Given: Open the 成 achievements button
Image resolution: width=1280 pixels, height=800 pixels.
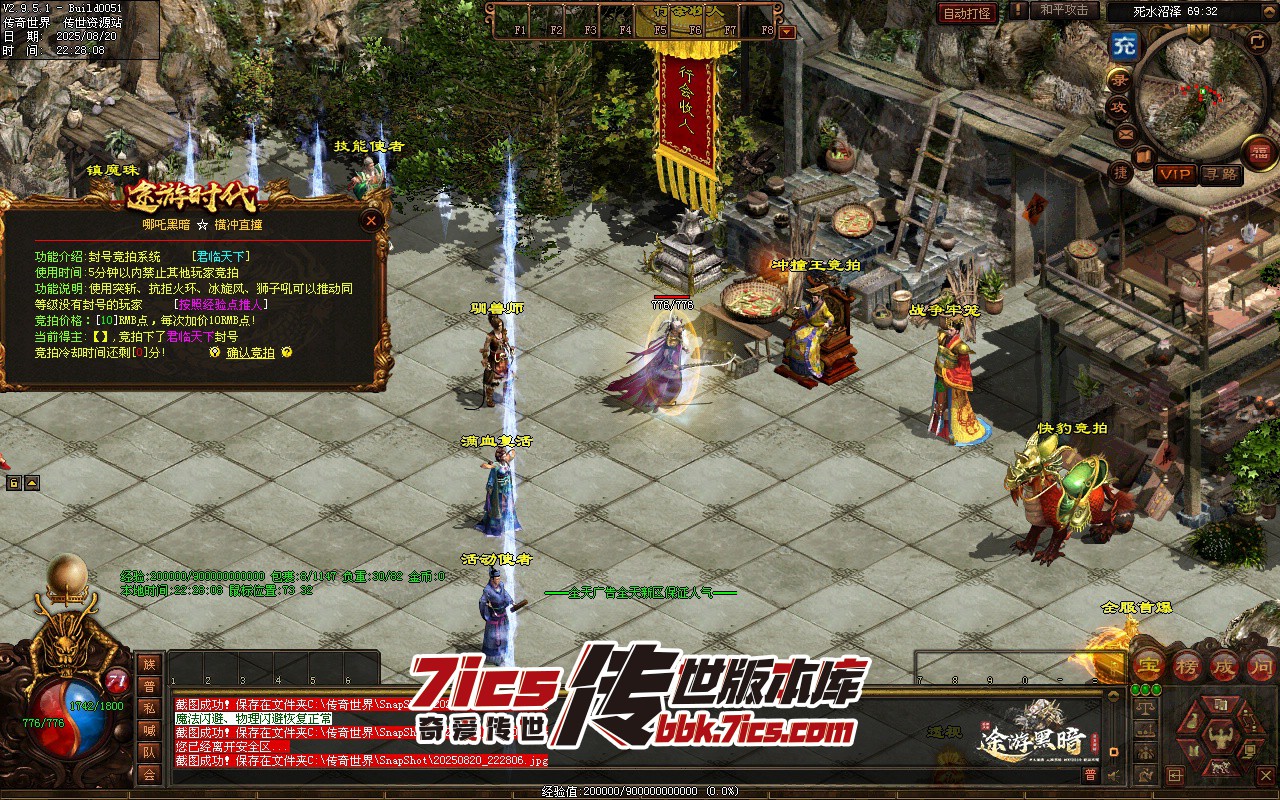Looking at the screenshot, I should click(x=1224, y=664).
